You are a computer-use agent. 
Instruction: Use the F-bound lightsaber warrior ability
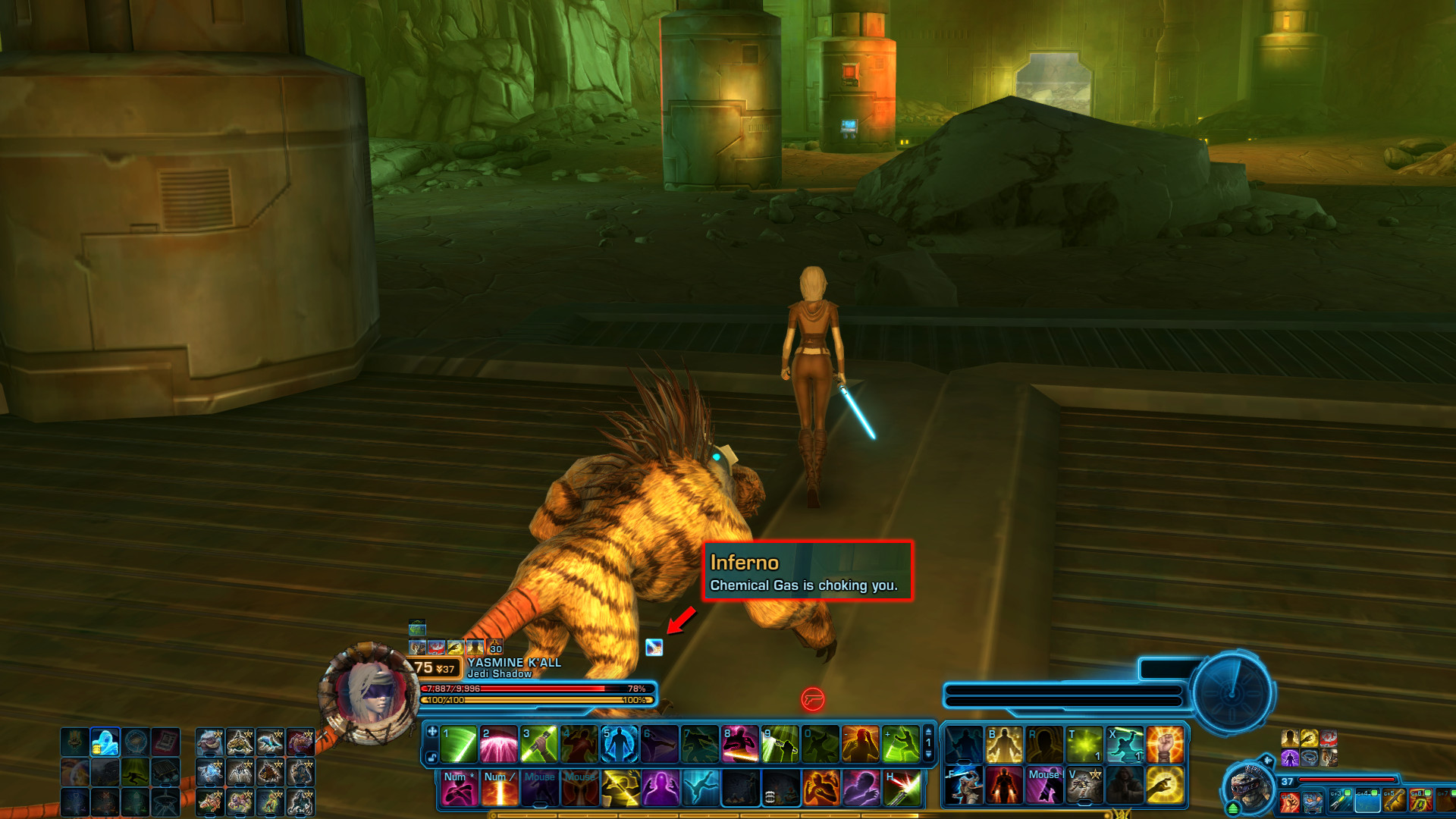point(964,785)
